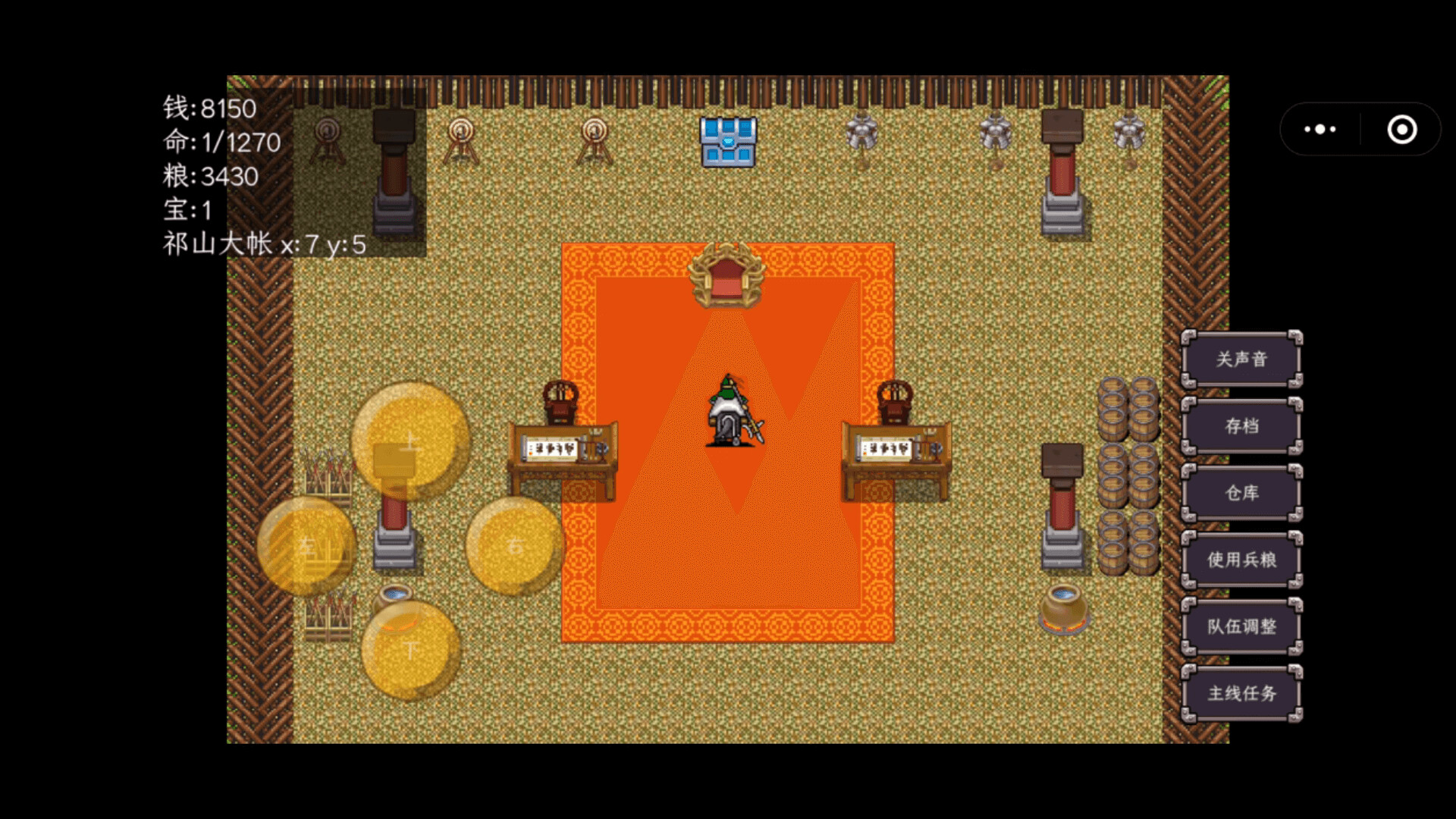Tap the 关声音 mute sound button
1456x819 pixels.
(1241, 359)
